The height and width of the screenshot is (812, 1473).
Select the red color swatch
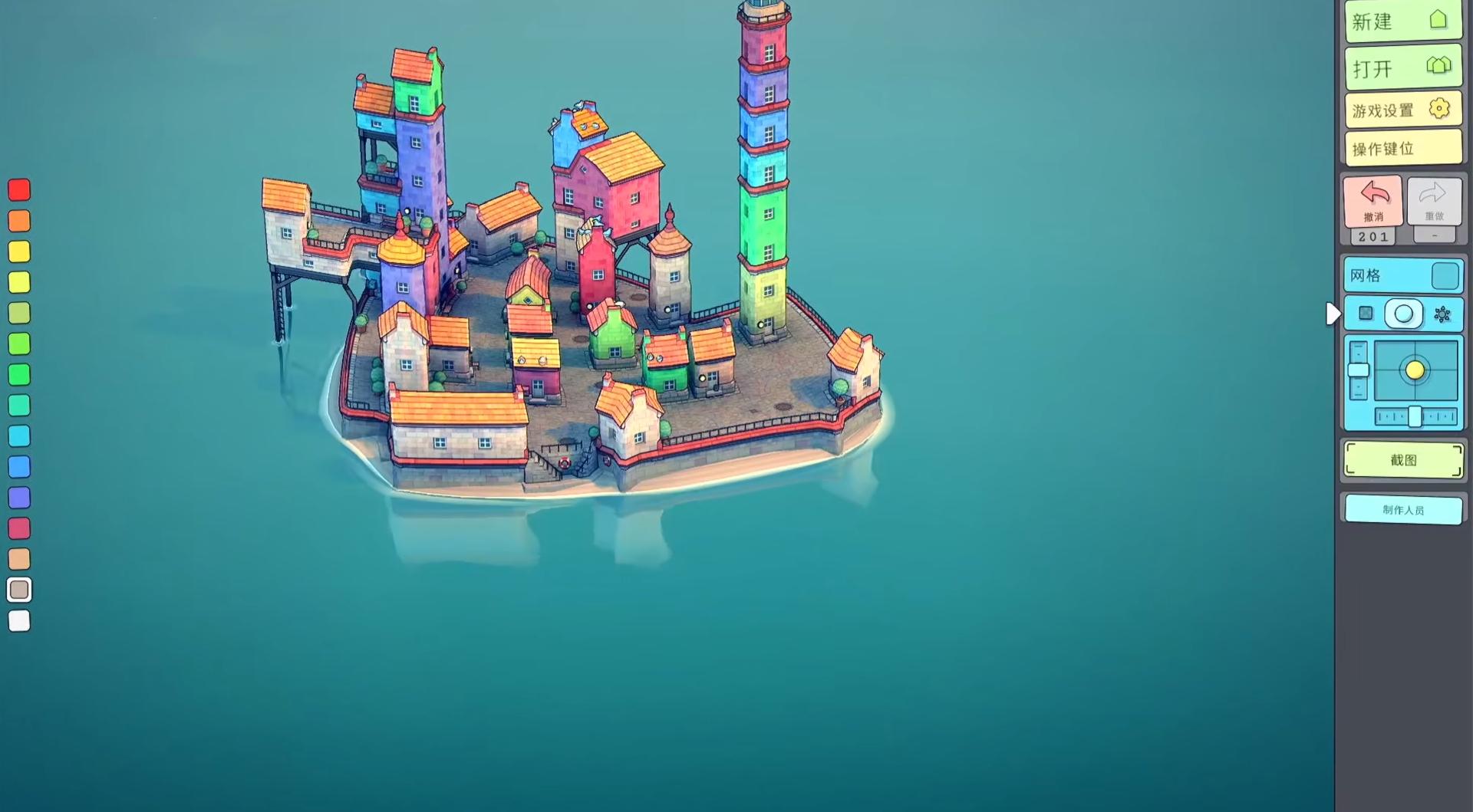(x=18, y=189)
